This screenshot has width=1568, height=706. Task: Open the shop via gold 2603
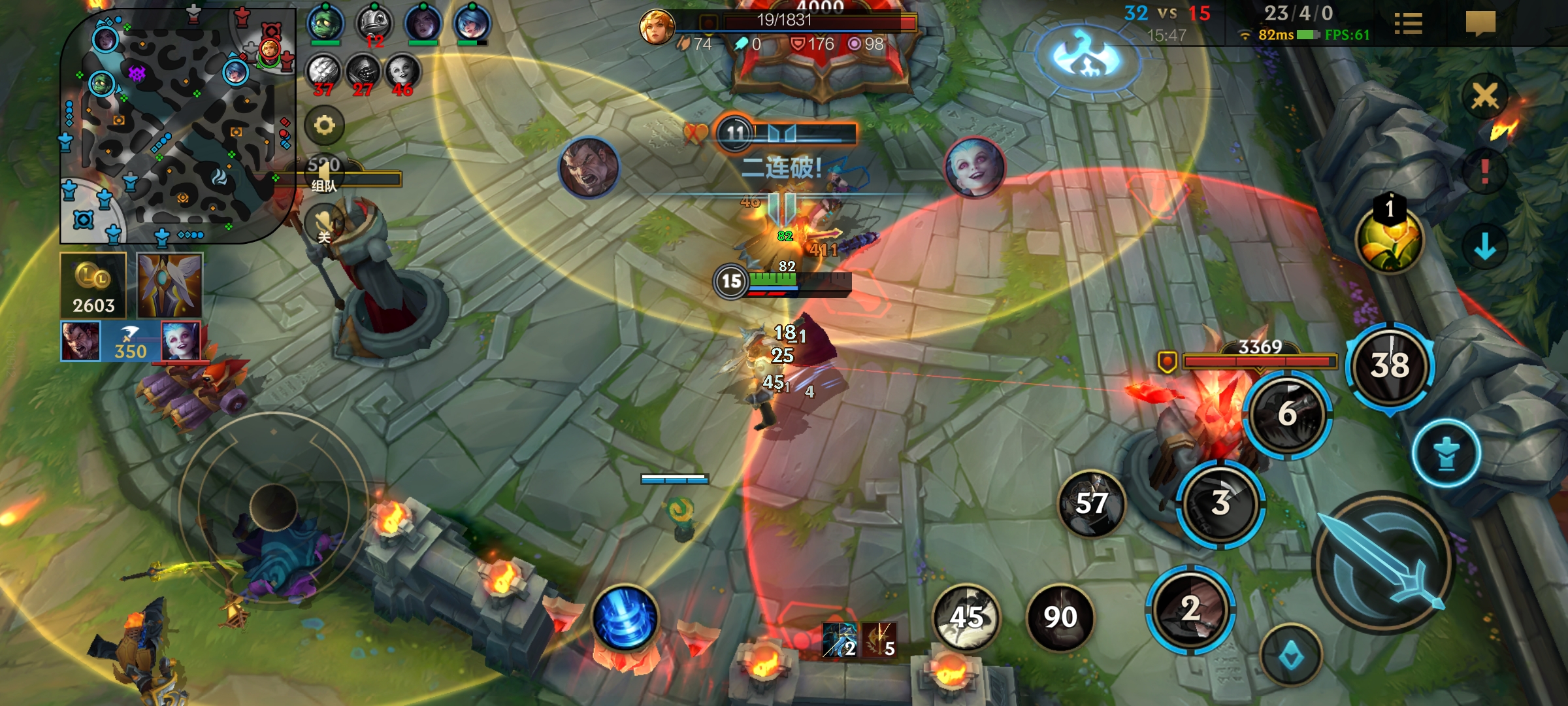click(x=93, y=286)
